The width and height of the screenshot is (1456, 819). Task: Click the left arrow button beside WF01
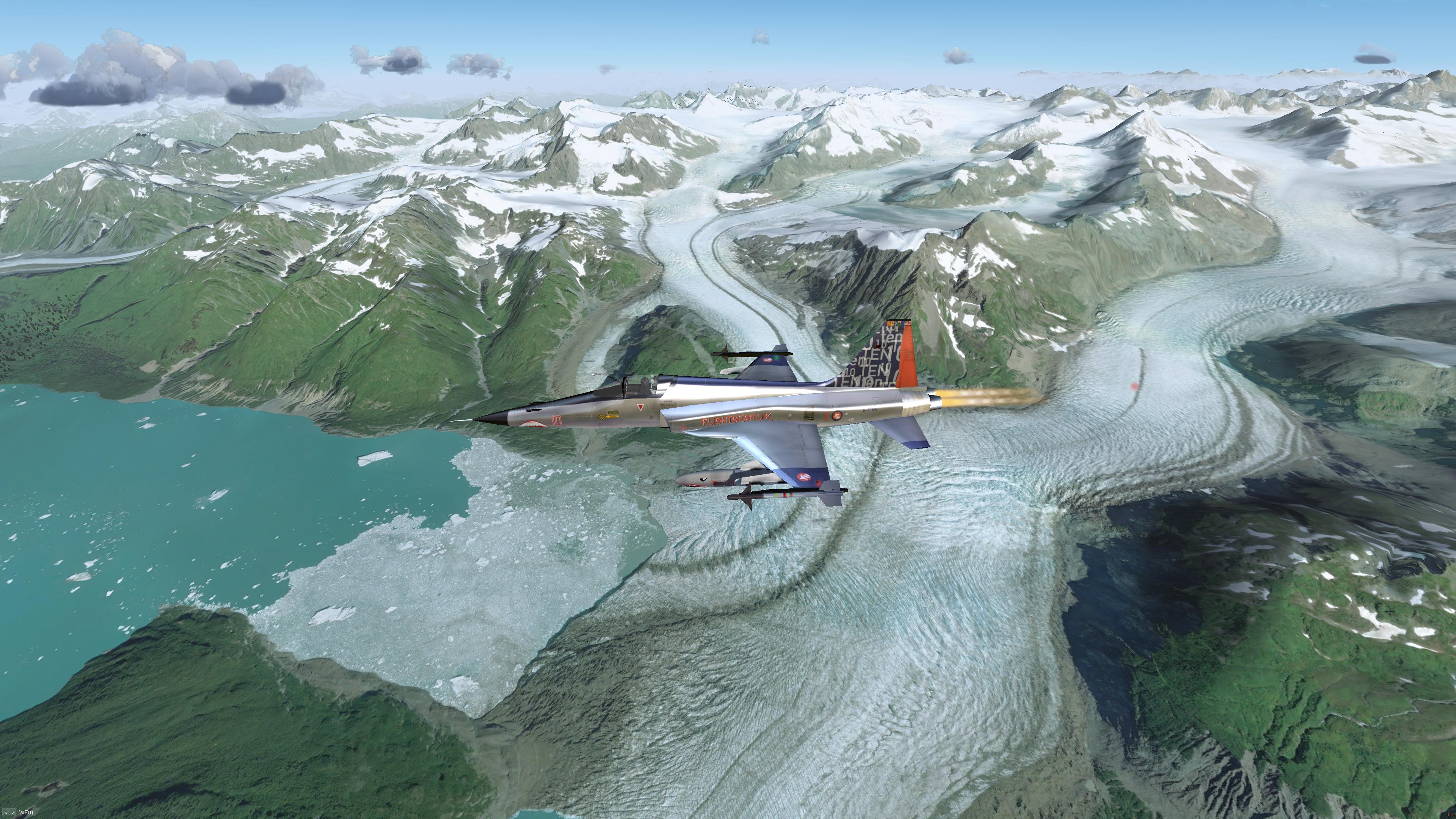tap(5, 812)
